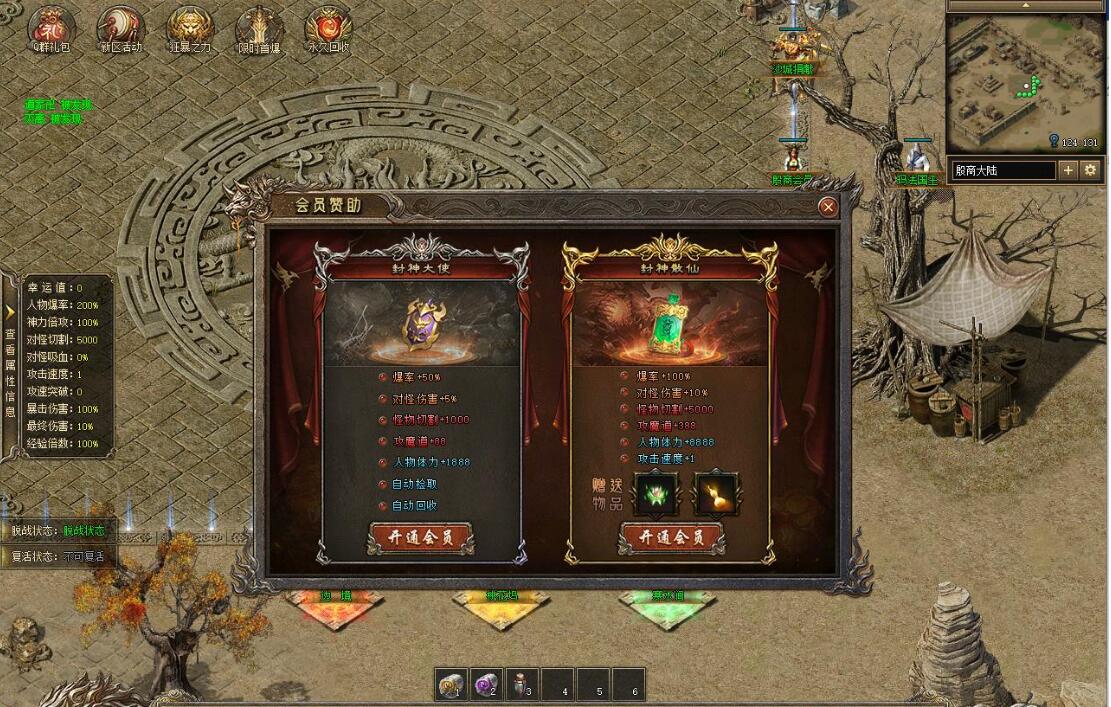Select the golden gourd gift item
Screen dimensions: 1111x707
pos(717,494)
